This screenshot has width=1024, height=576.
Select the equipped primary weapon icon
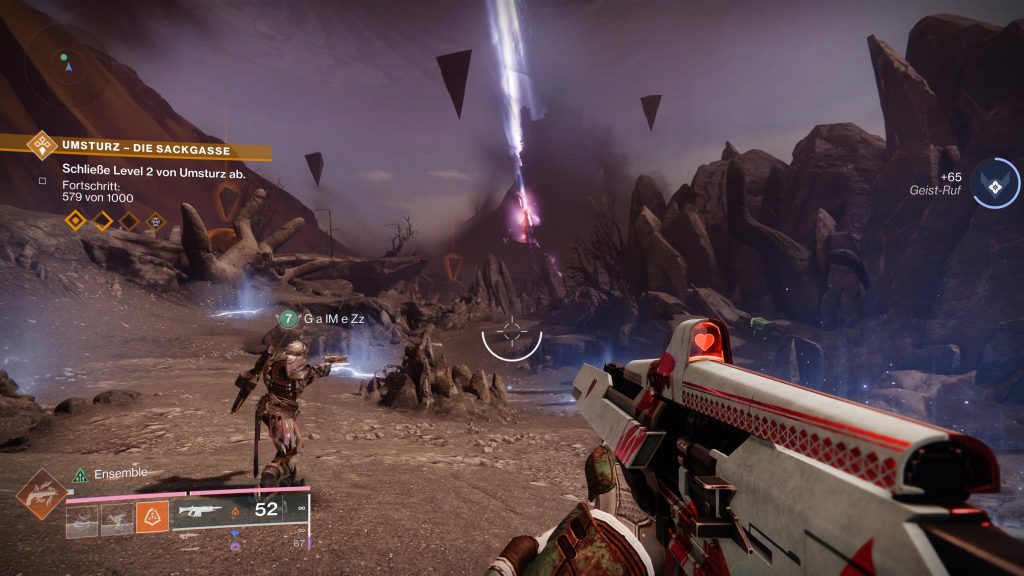198,510
